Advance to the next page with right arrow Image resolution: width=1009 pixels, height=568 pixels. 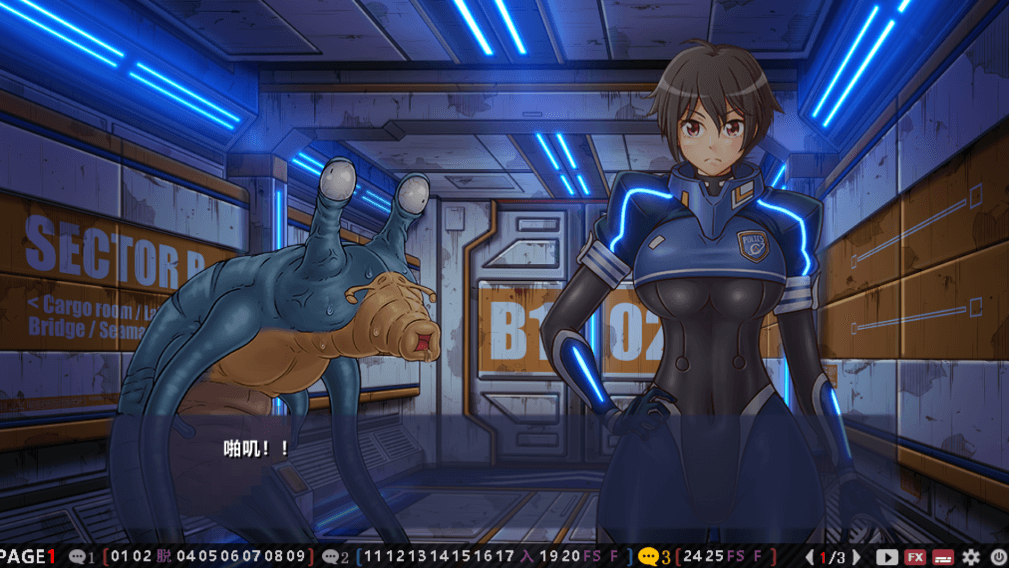(x=856, y=557)
